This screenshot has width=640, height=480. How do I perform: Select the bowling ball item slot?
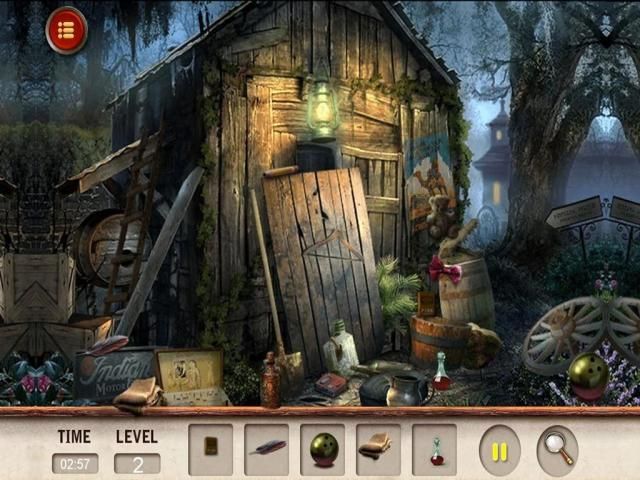coord(322,449)
